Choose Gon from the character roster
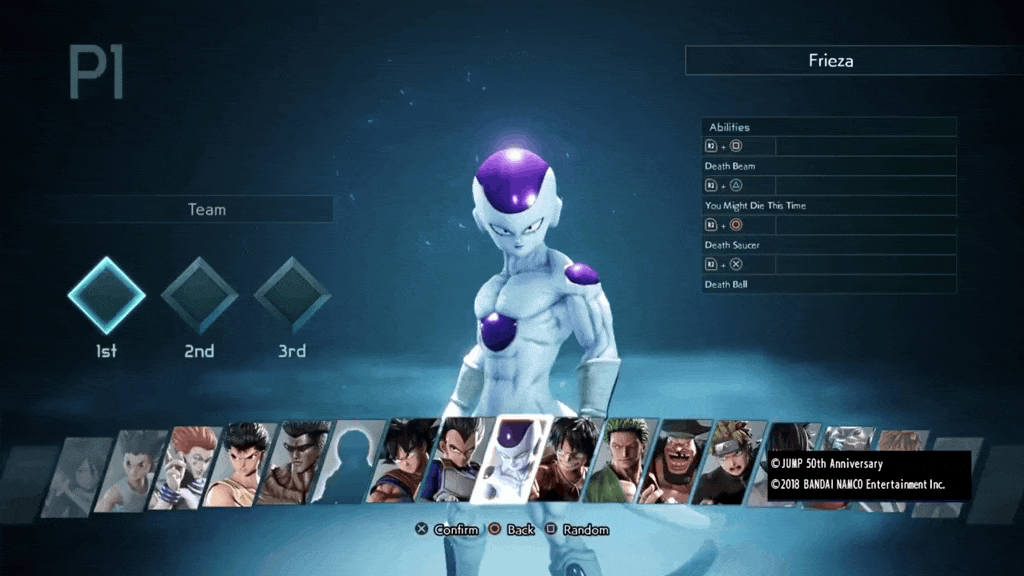Viewport: 1024px width, 576px height. (x=128, y=469)
